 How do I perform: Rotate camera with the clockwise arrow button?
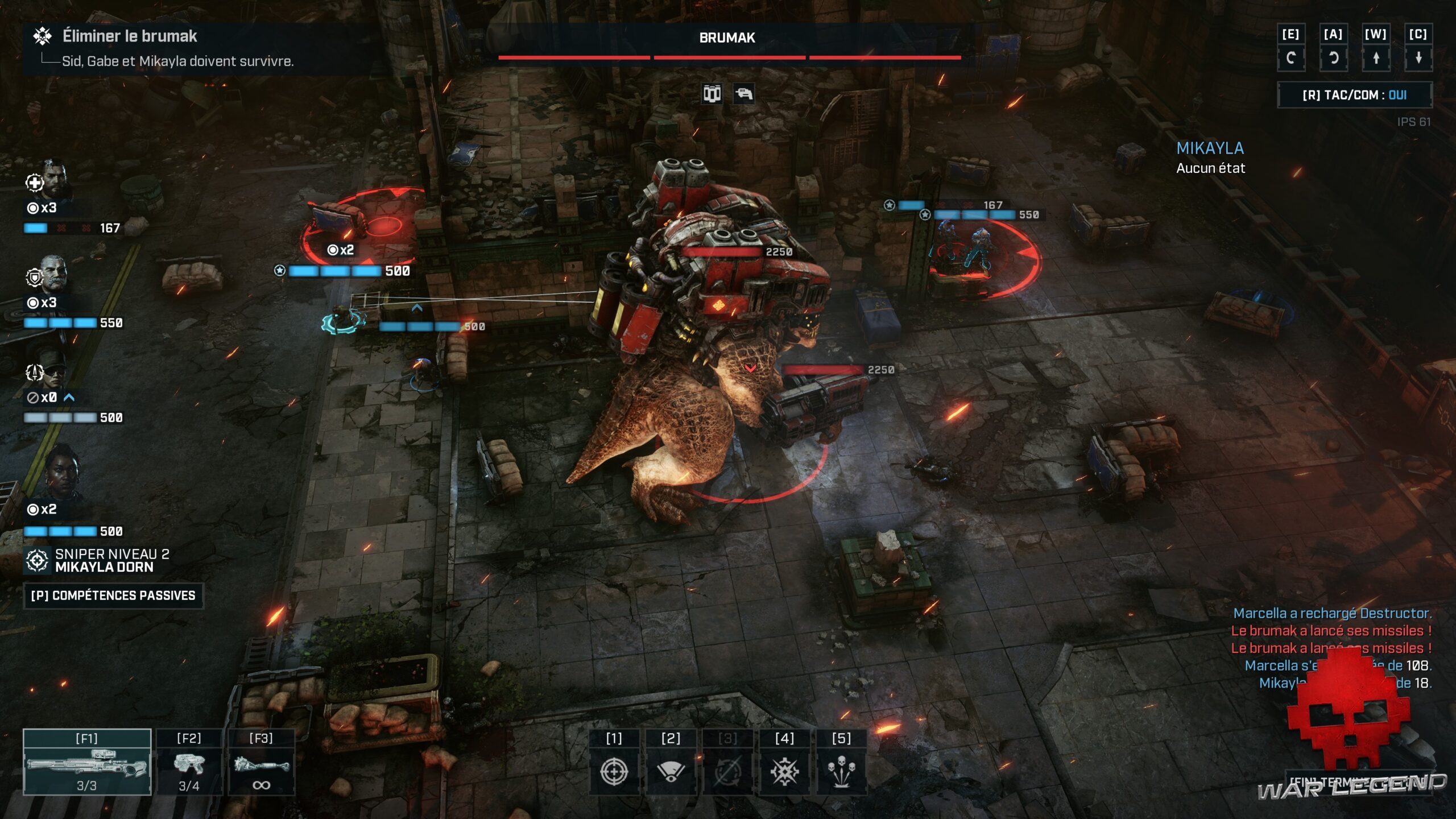(1290, 57)
